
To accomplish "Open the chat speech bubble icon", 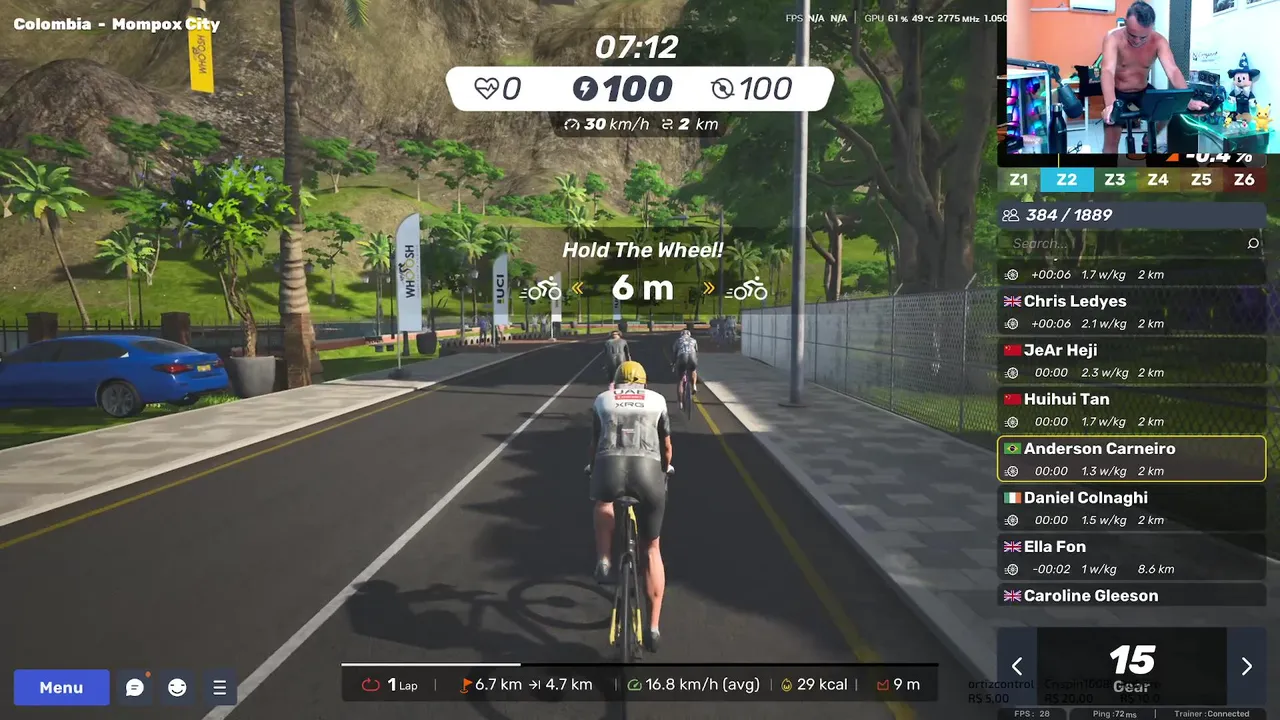I will point(135,687).
